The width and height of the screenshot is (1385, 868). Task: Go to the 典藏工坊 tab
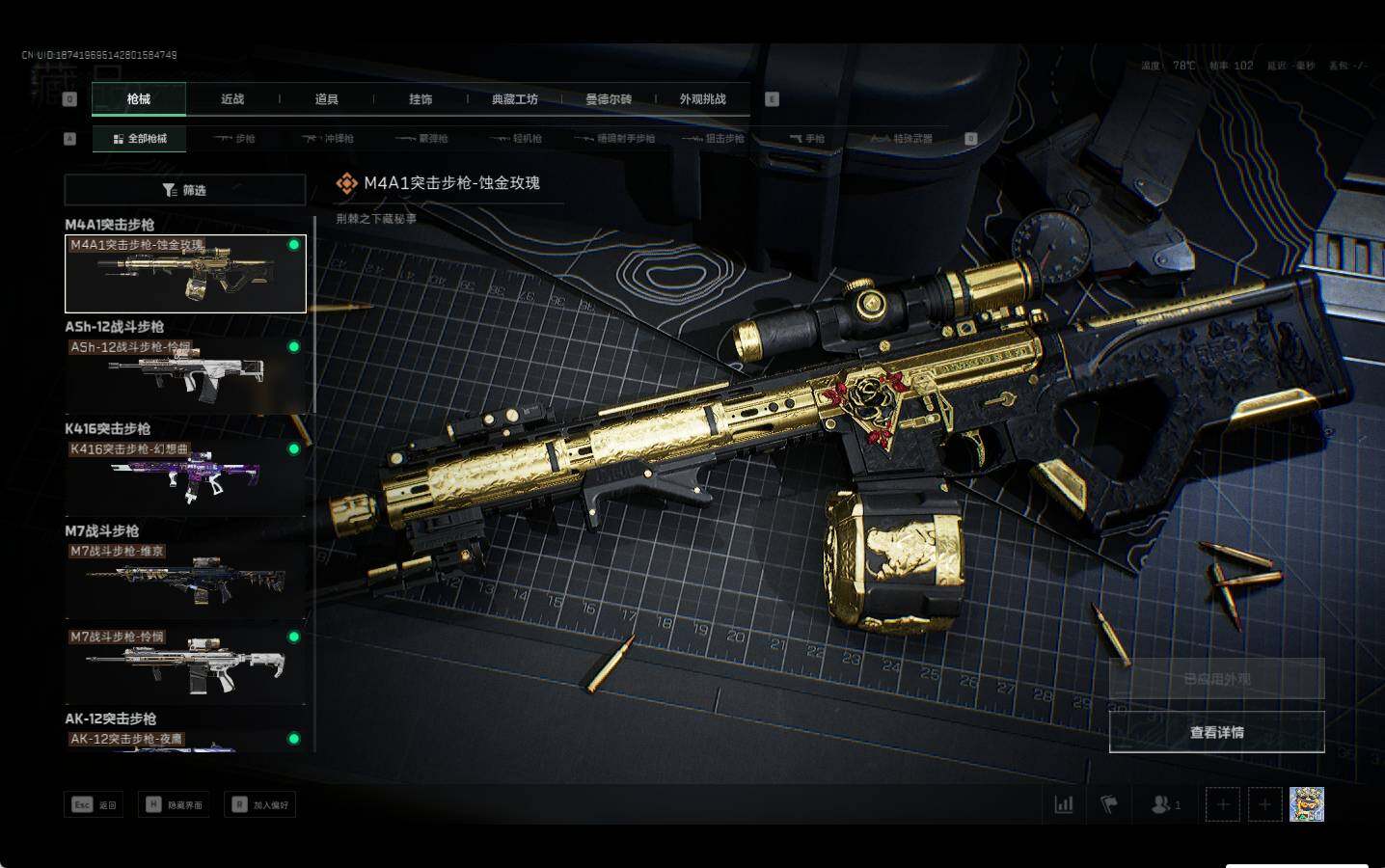pyautogui.click(x=515, y=99)
